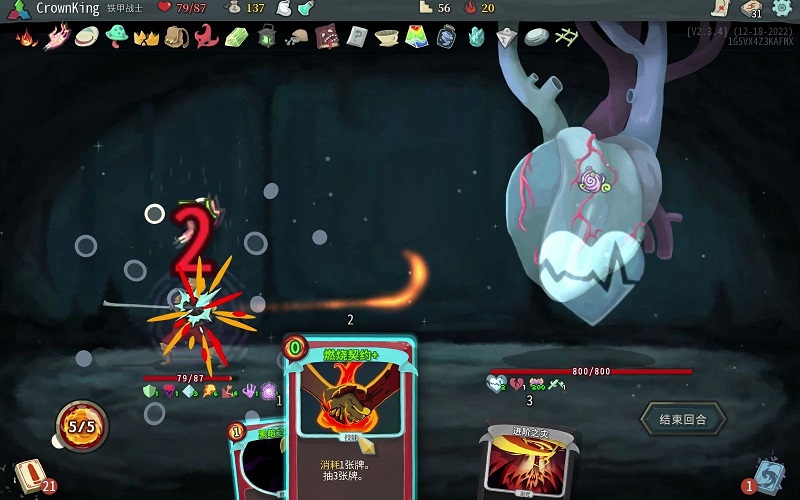Inspect the green lantern relic
Image resolution: width=800 pixels, height=500 pixels.
tap(267, 38)
